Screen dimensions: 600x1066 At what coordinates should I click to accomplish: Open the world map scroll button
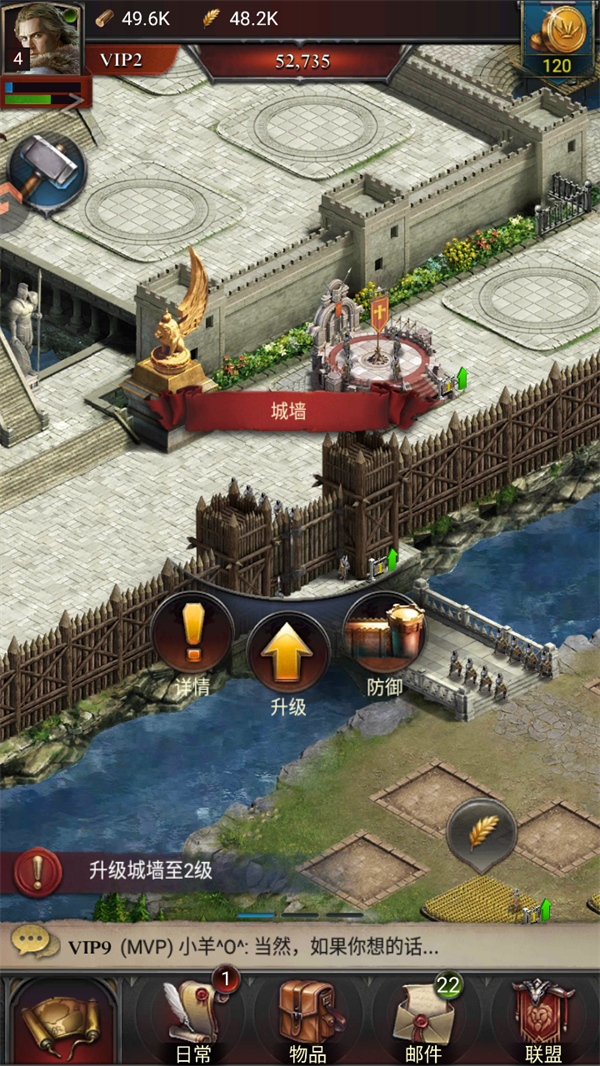point(60,1022)
